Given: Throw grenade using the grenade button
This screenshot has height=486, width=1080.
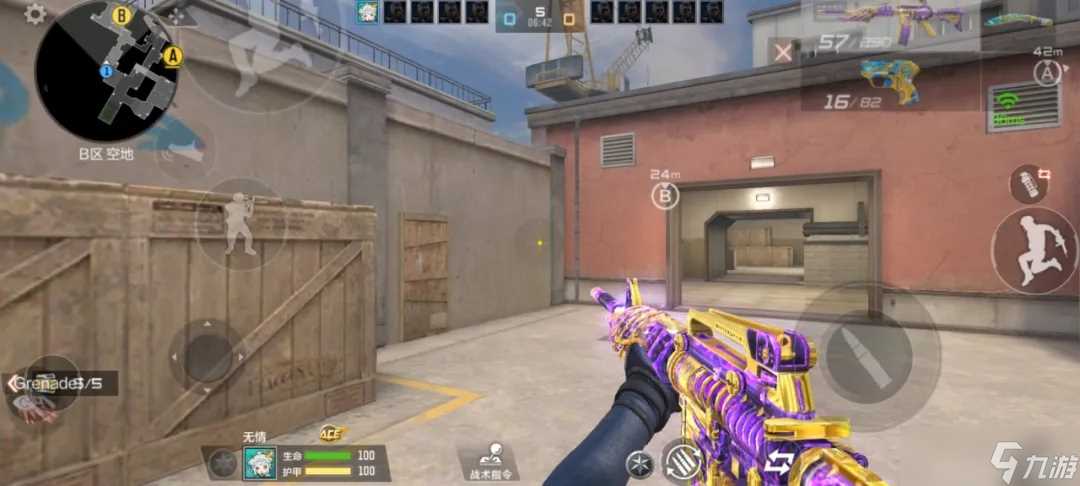Looking at the screenshot, I should point(1030,182).
